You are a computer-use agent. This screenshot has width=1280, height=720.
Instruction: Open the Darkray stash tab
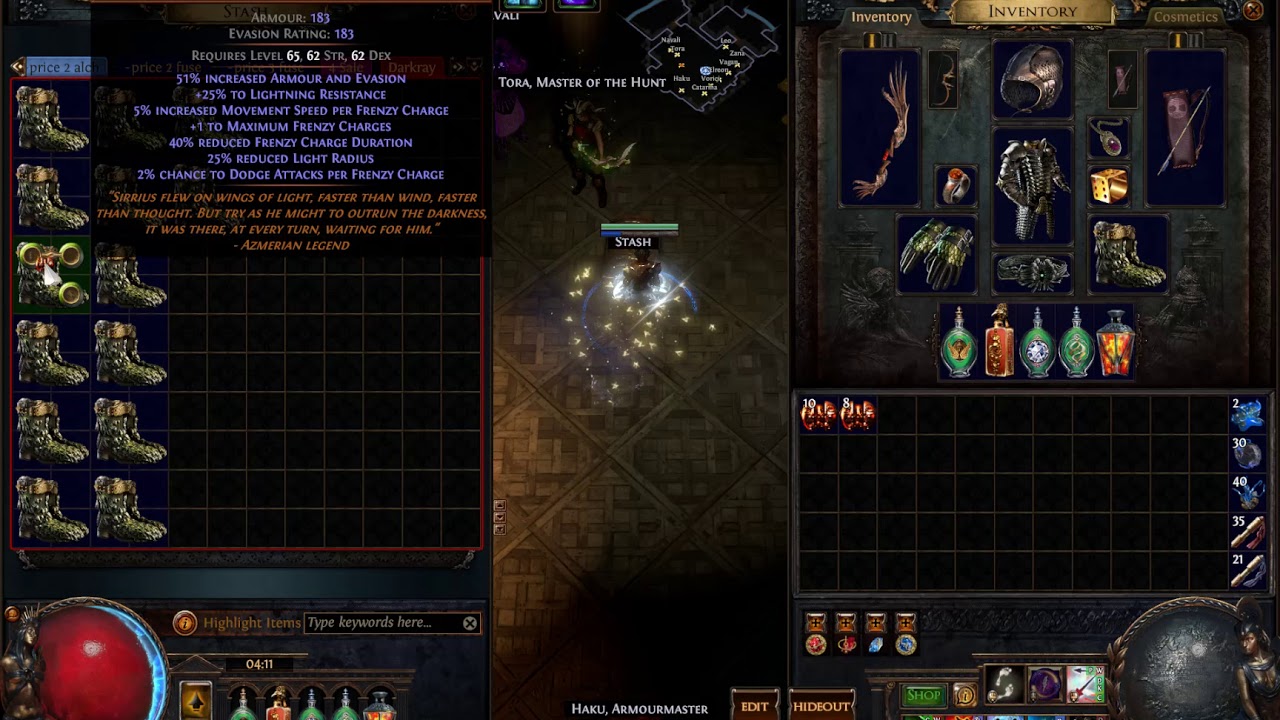411,67
